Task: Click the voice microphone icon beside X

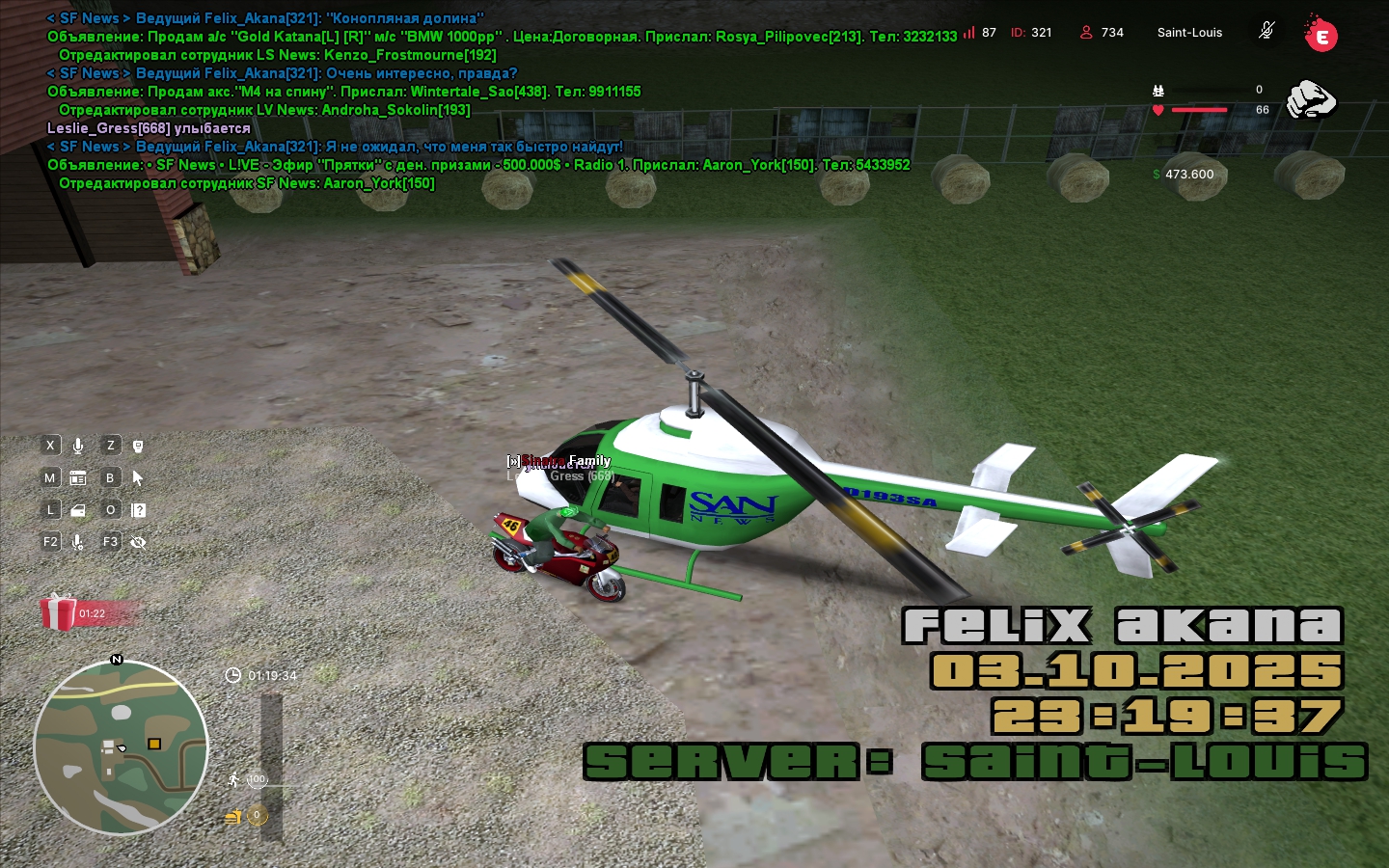Action: coord(78,446)
